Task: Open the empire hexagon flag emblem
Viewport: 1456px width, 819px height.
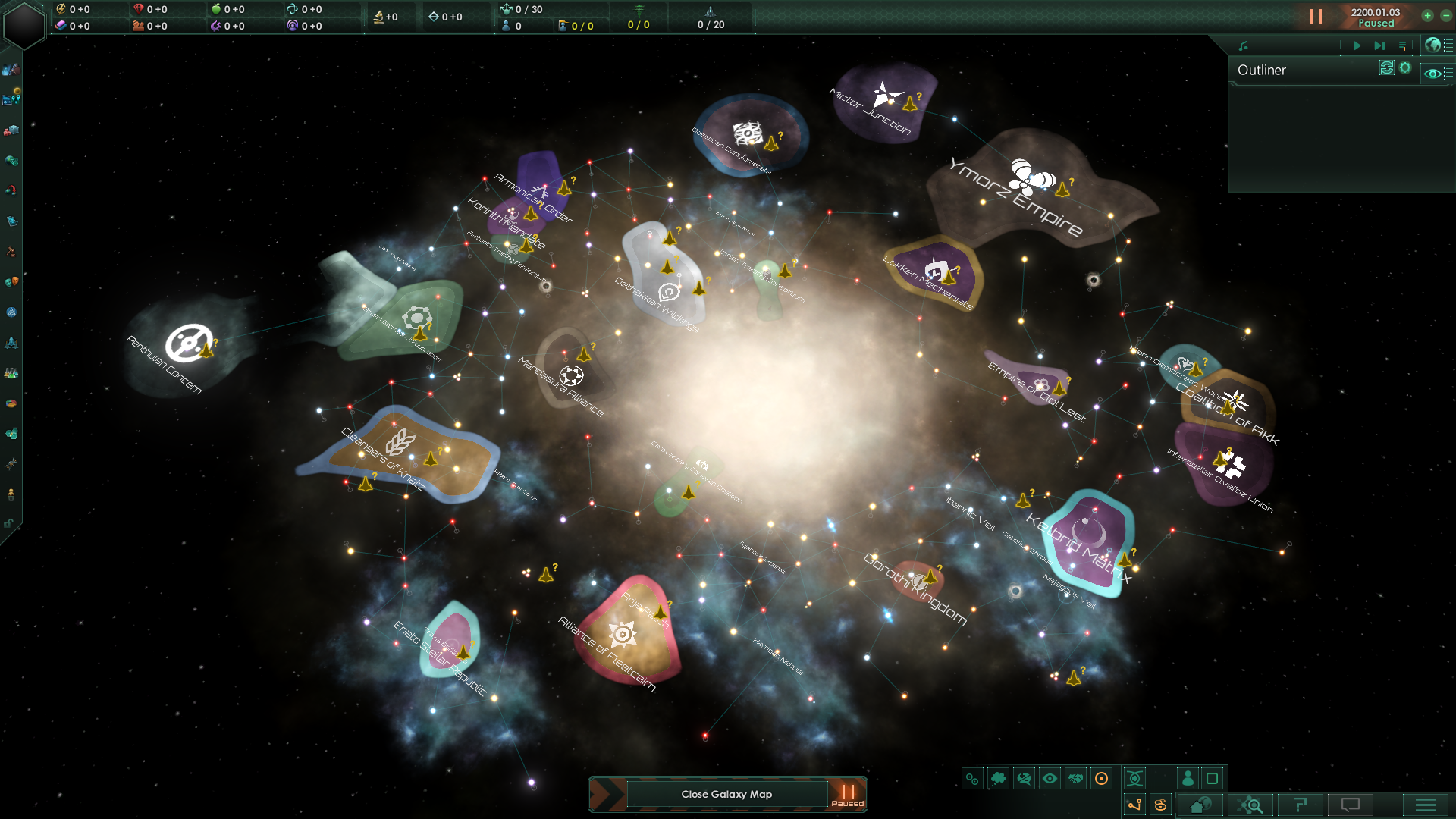Action: [x=24, y=24]
